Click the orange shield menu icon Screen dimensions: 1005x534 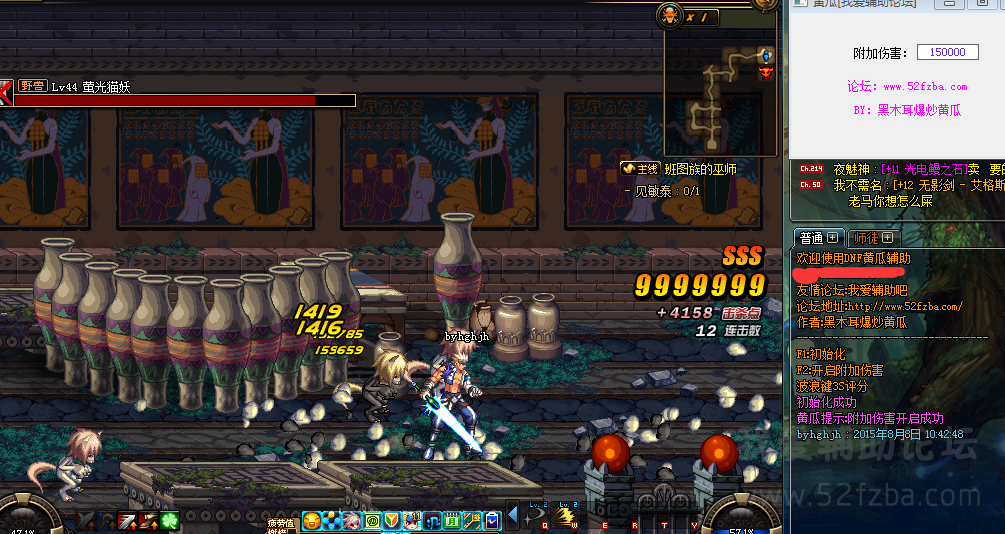(x=392, y=521)
